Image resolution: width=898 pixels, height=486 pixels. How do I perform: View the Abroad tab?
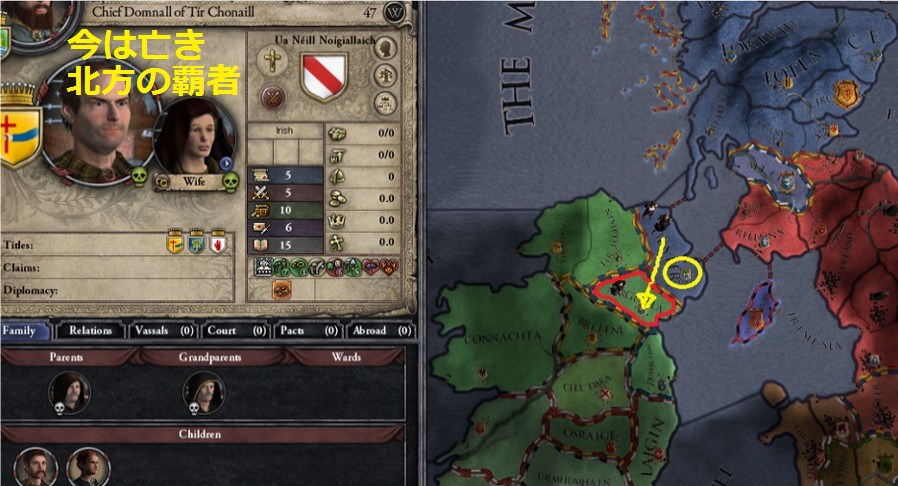378,330
